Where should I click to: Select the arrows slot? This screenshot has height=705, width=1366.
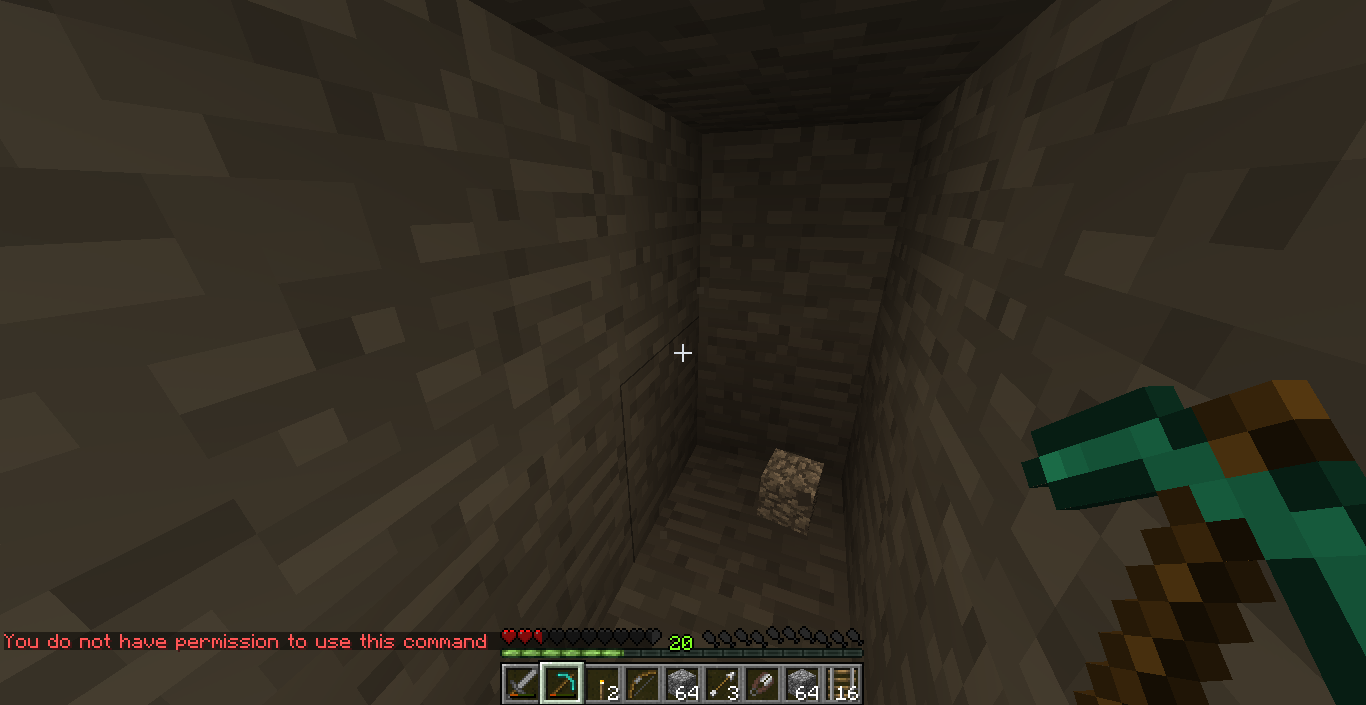click(723, 684)
